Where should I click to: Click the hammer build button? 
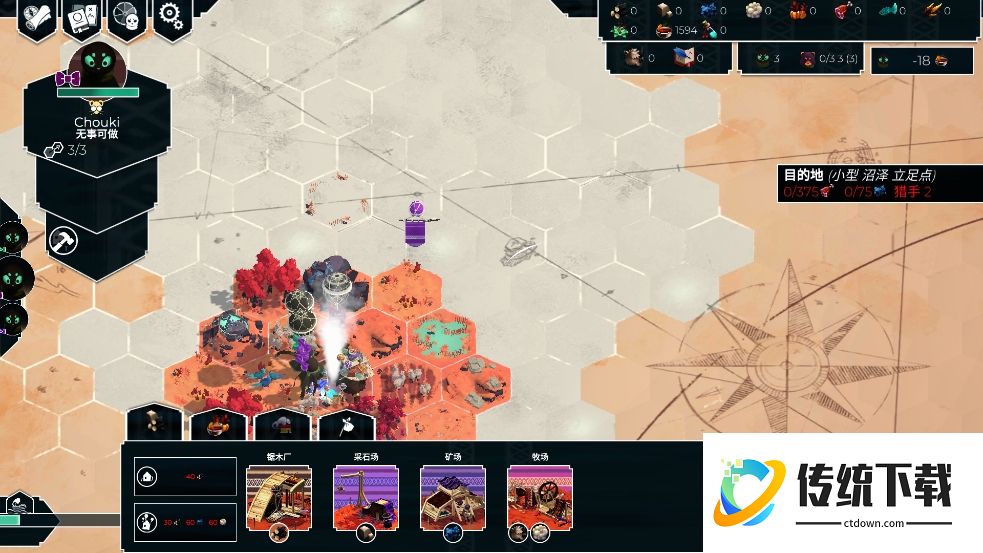click(x=64, y=240)
